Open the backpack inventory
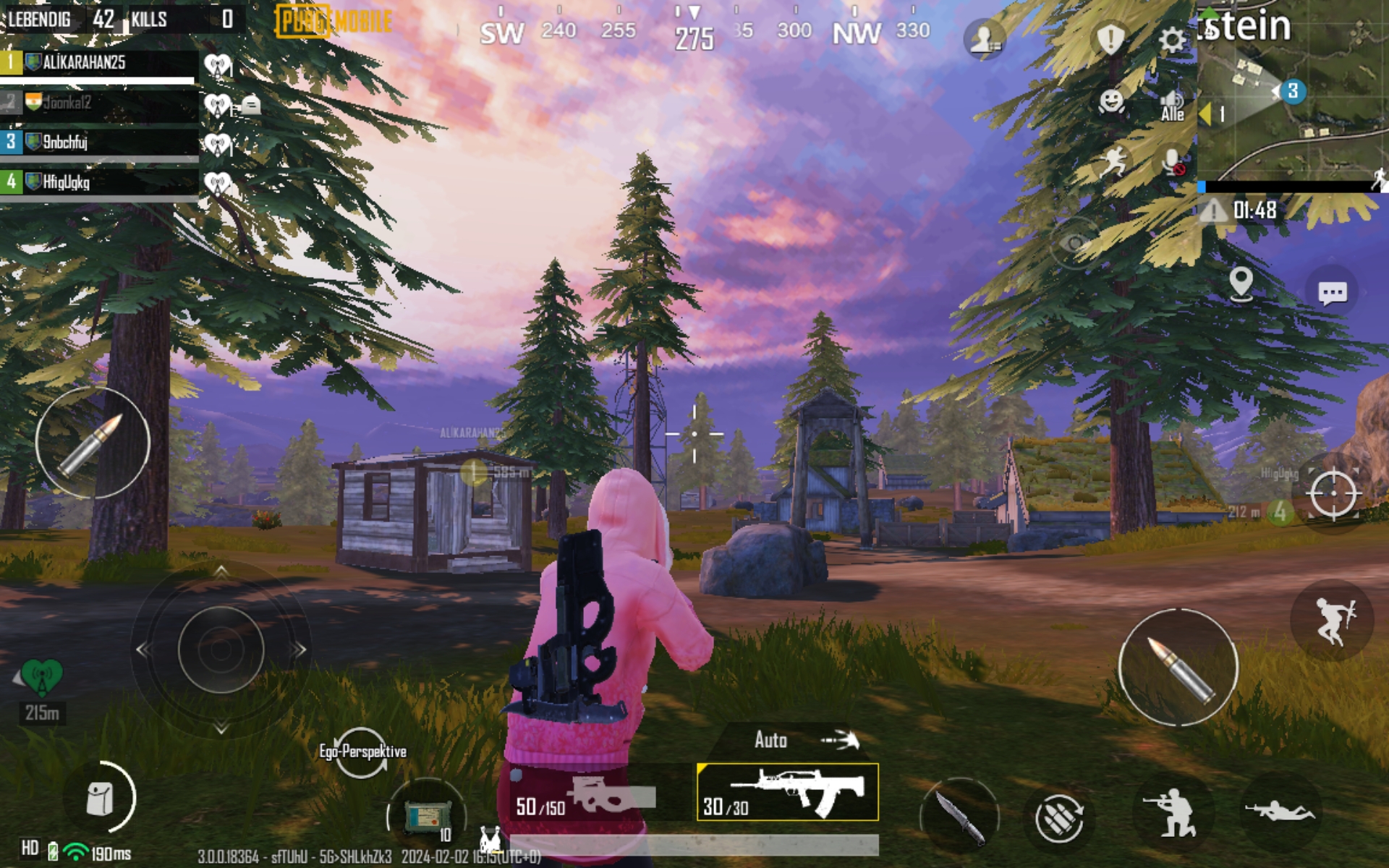Image resolution: width=1389 pixels, height=868 pixels. (101, 799)
